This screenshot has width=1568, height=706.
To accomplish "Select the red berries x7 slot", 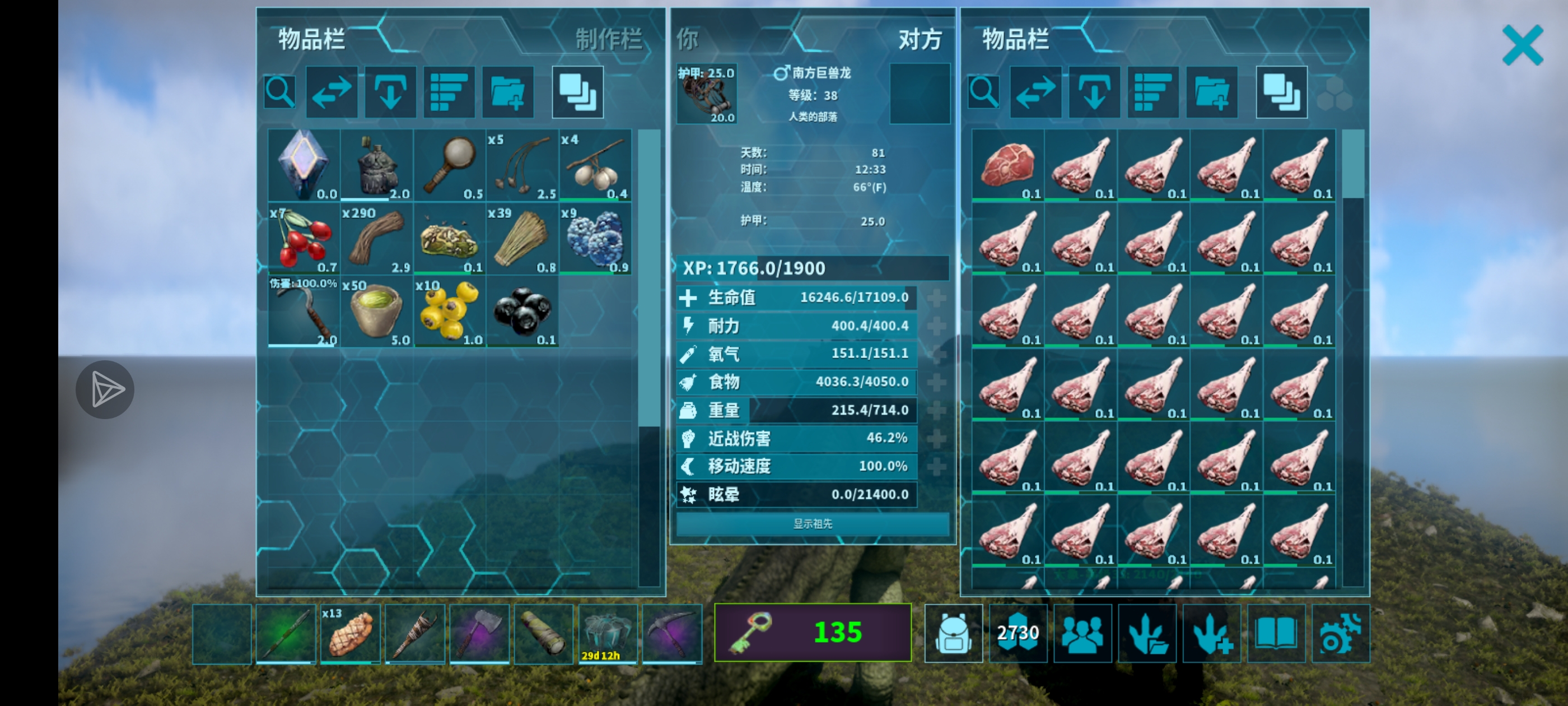I will pos(303,239).
